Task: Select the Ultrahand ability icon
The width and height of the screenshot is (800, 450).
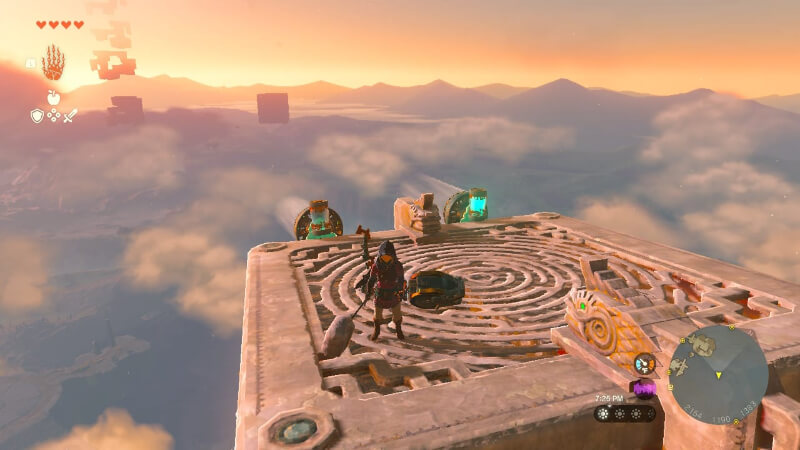Action: pos(53,63)
